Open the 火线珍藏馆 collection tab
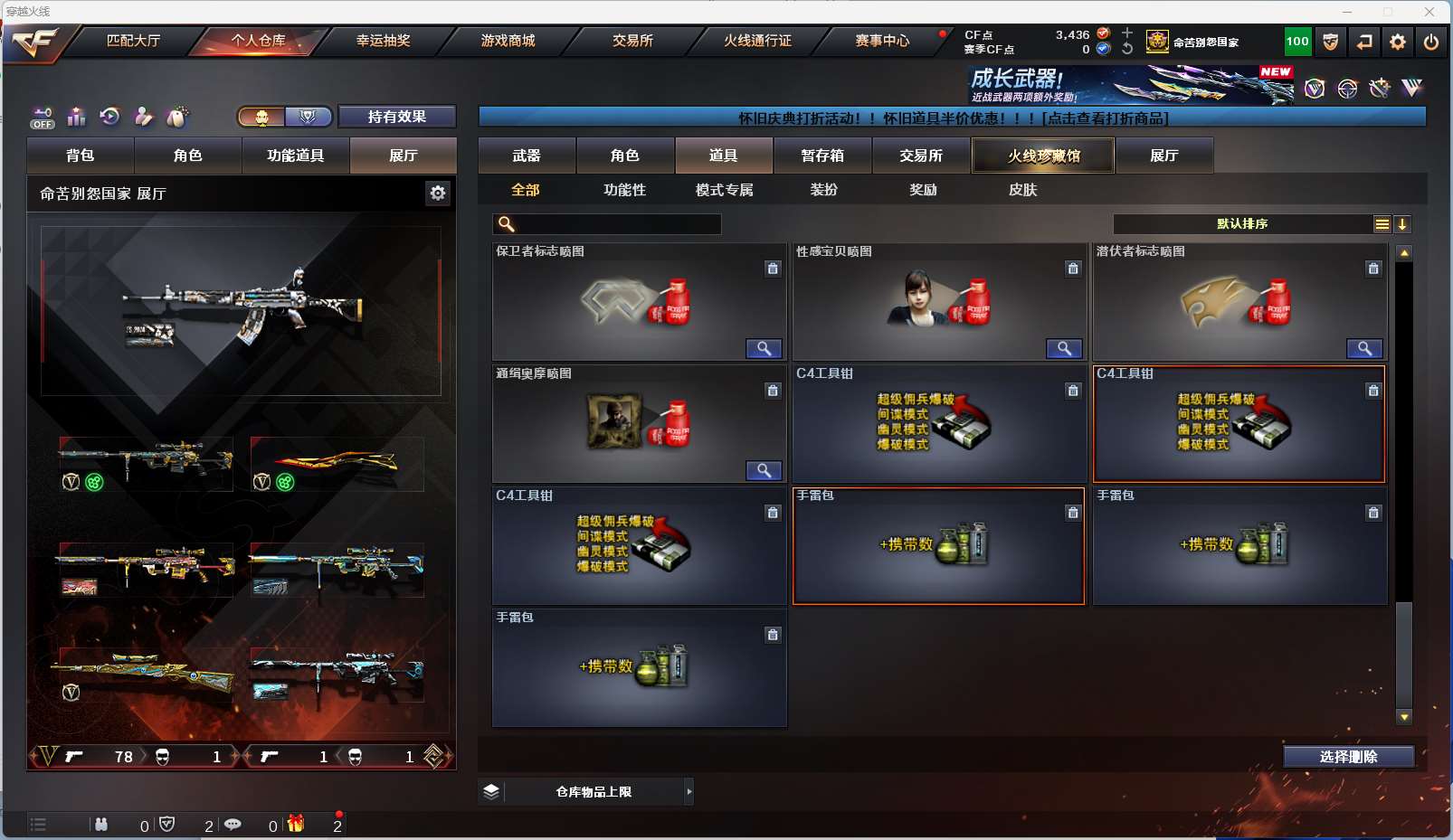1453x840 pixels. coord(1043,156)
